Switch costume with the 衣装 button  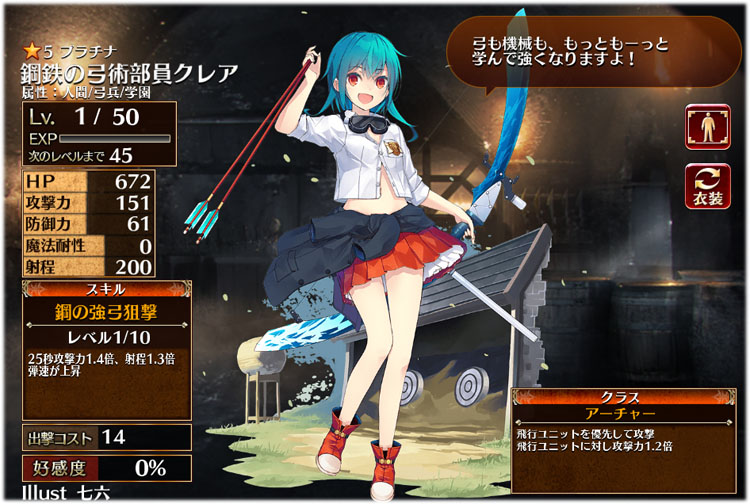click(707, 187)
